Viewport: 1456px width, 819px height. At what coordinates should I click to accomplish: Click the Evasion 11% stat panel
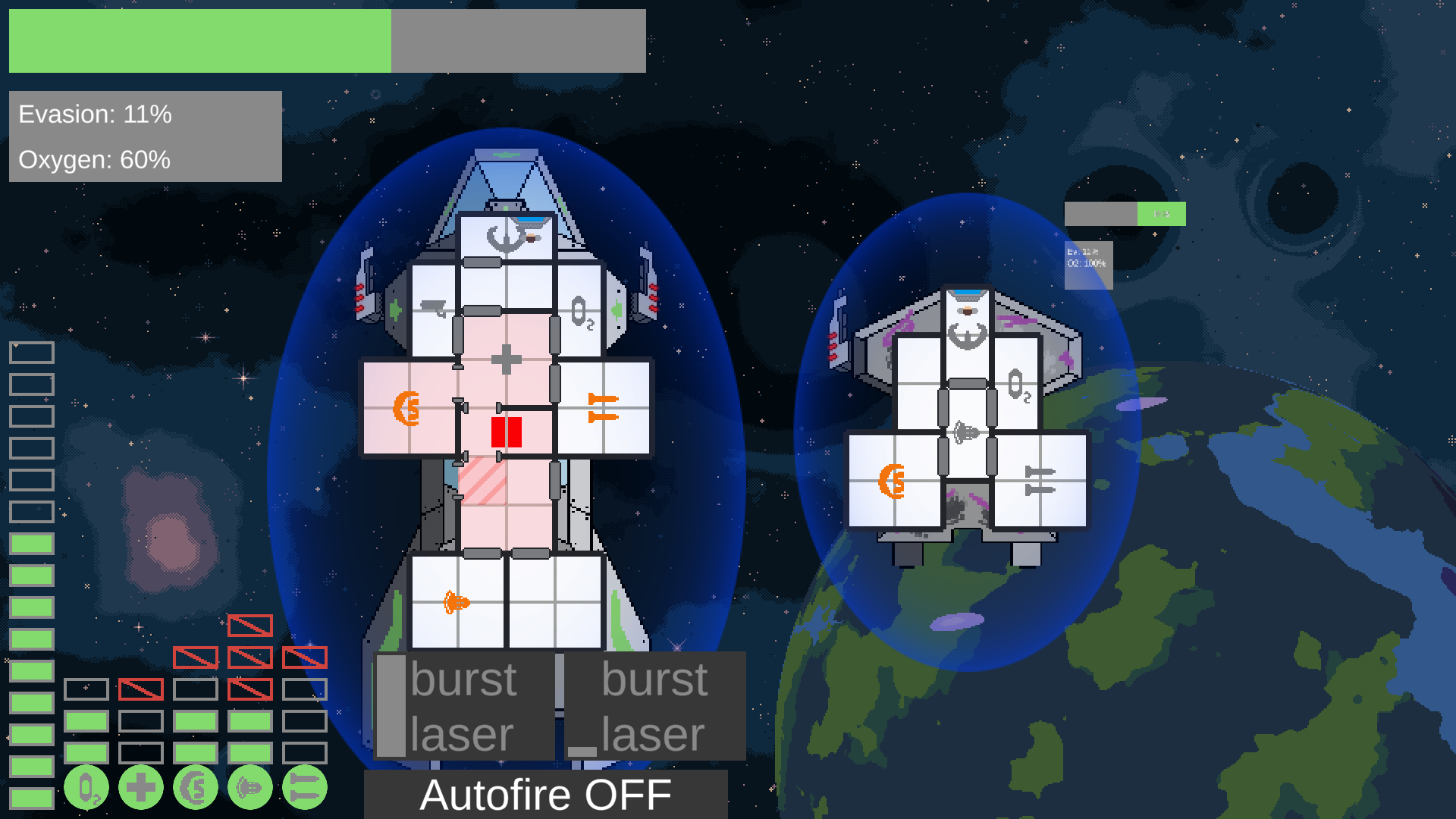95,115
